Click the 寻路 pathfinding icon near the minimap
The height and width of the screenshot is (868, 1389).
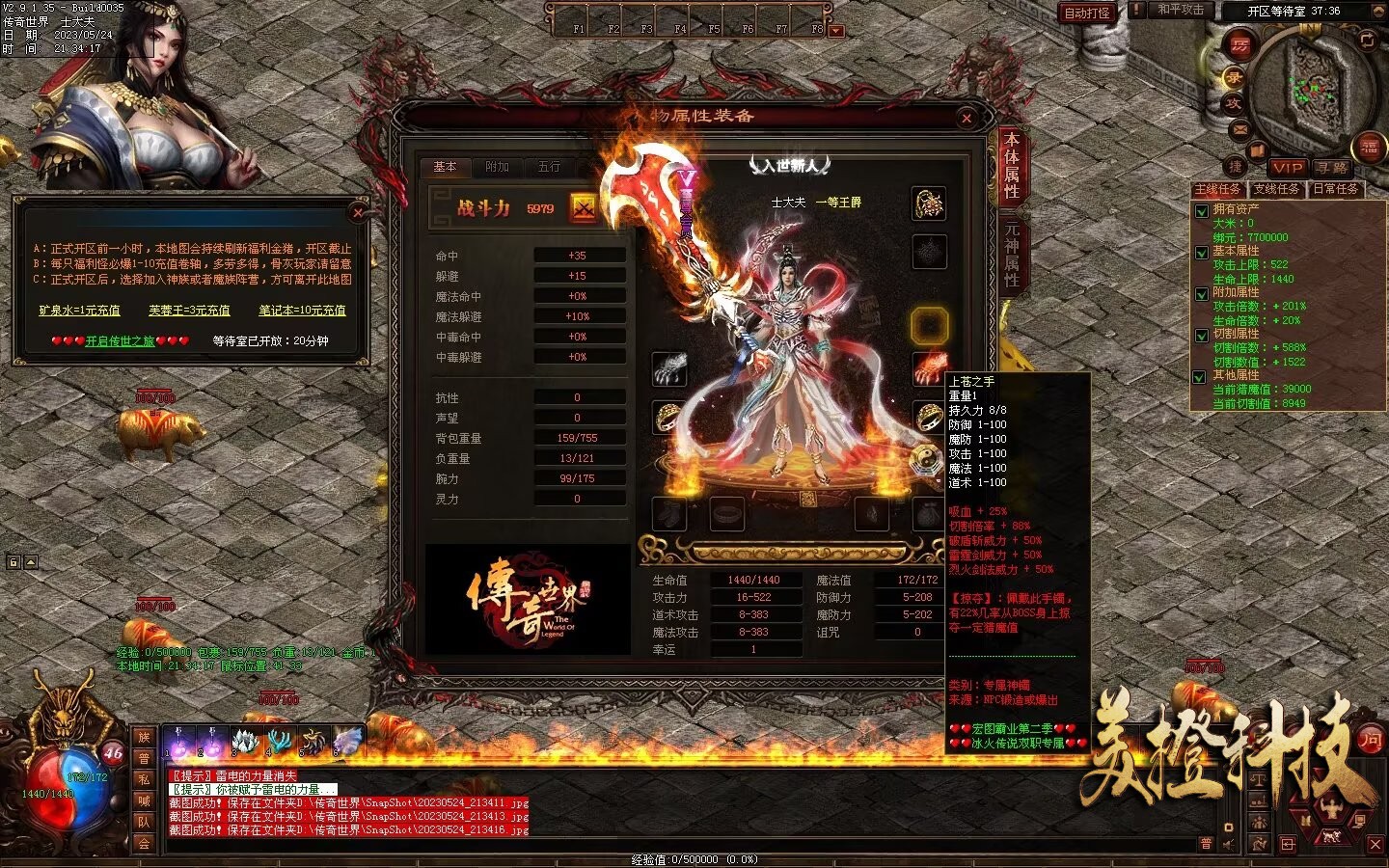[1330, 169]
